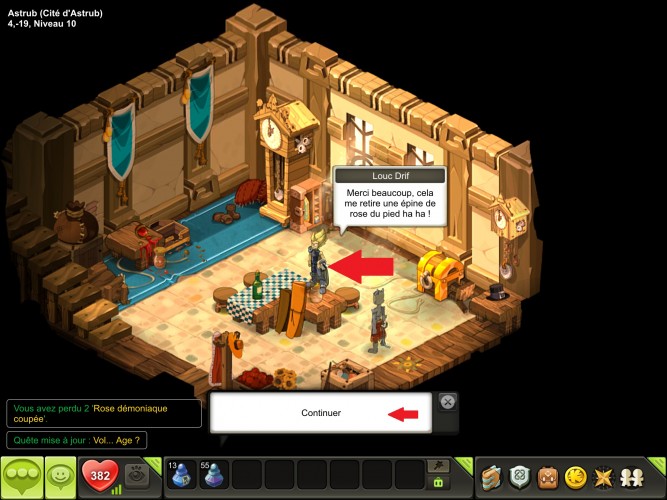This screenshot has height=500, width=667.
Task: Open the character sheet icon
Action: coord(490,476)
